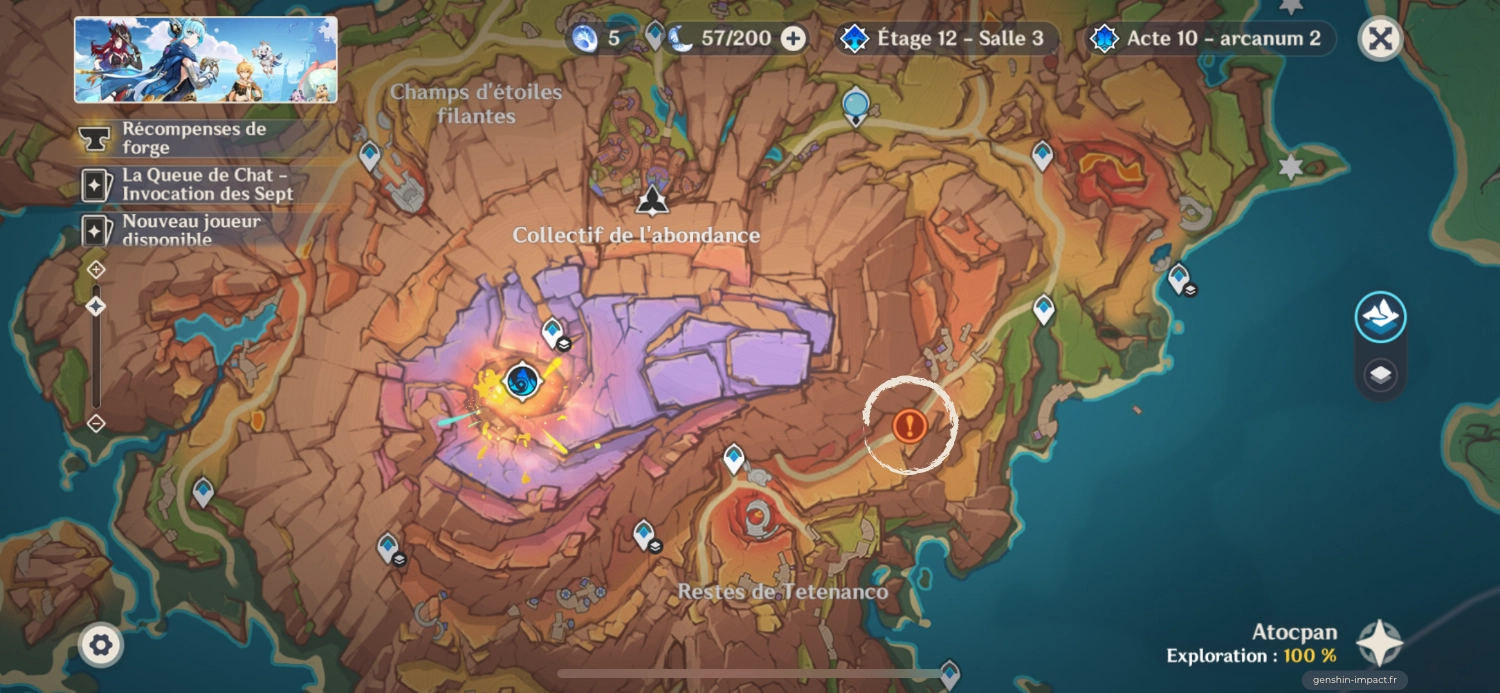
Task: Select the orange exclamation quest marker
Action: tap(910, 425)
